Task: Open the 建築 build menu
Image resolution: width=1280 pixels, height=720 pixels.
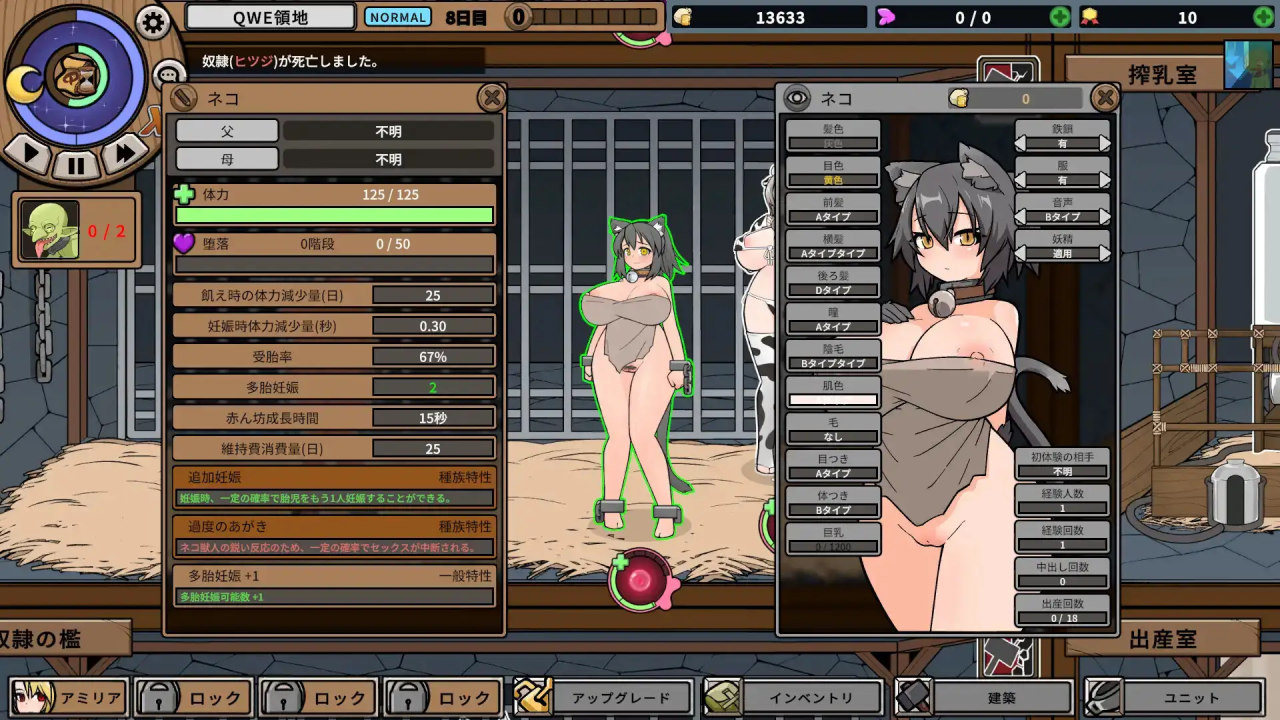Action: (983, 698)
